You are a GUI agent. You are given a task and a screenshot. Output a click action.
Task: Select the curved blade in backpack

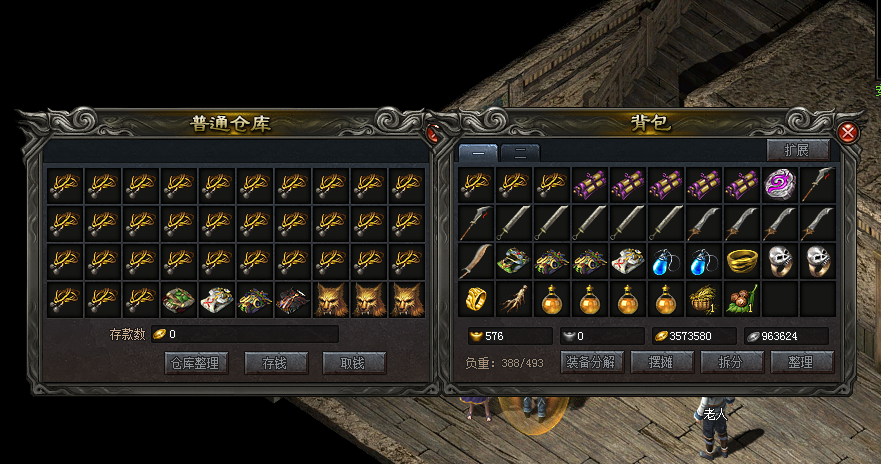(475, 260)
